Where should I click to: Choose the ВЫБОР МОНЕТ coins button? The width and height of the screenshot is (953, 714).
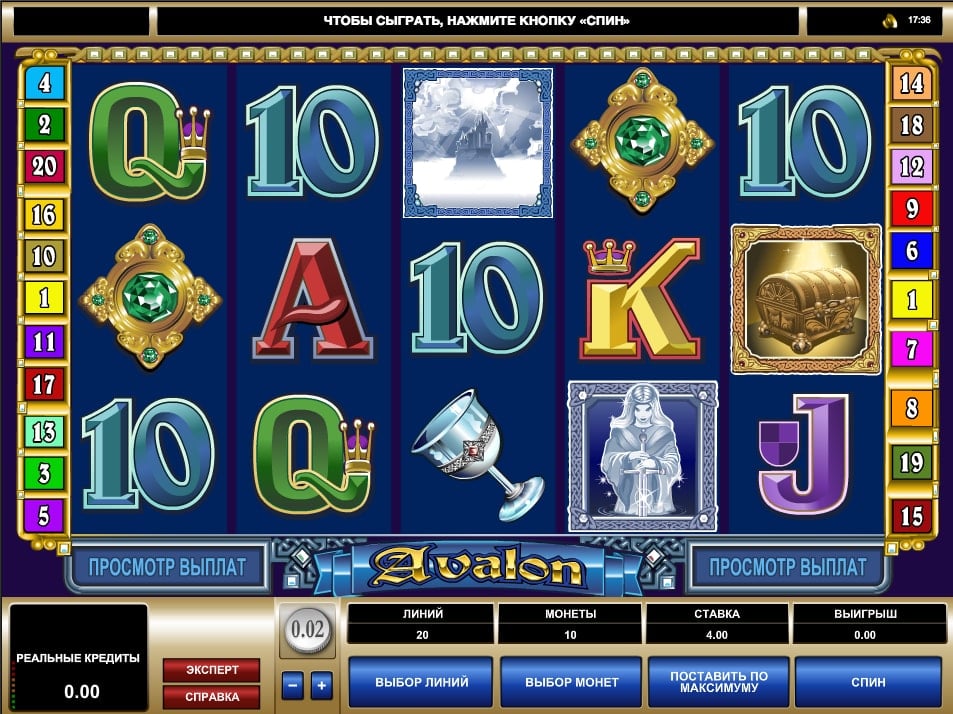tap(572, 682)
